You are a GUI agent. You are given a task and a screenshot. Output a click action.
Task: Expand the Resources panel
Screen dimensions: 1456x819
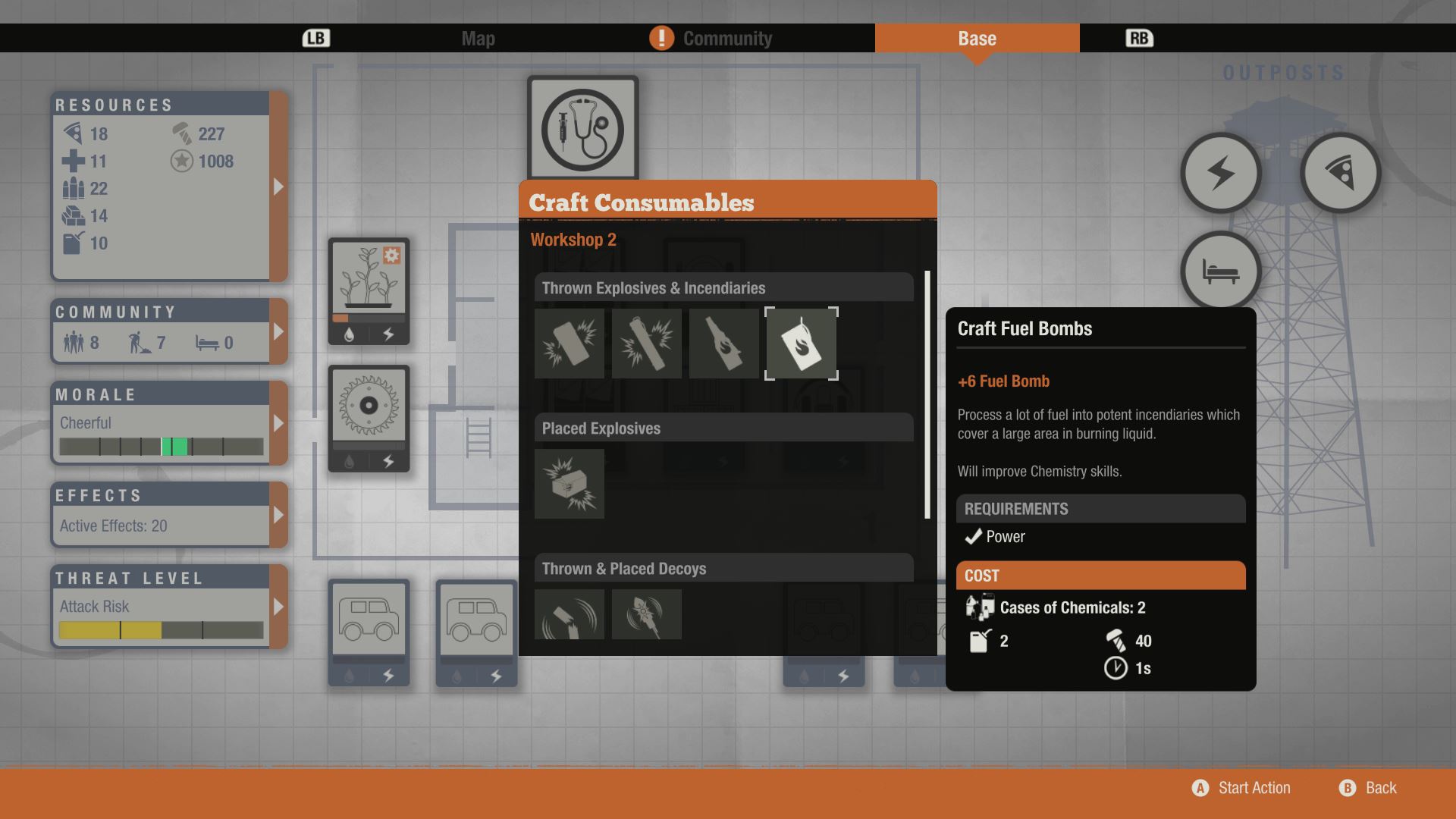pos(278,187)
